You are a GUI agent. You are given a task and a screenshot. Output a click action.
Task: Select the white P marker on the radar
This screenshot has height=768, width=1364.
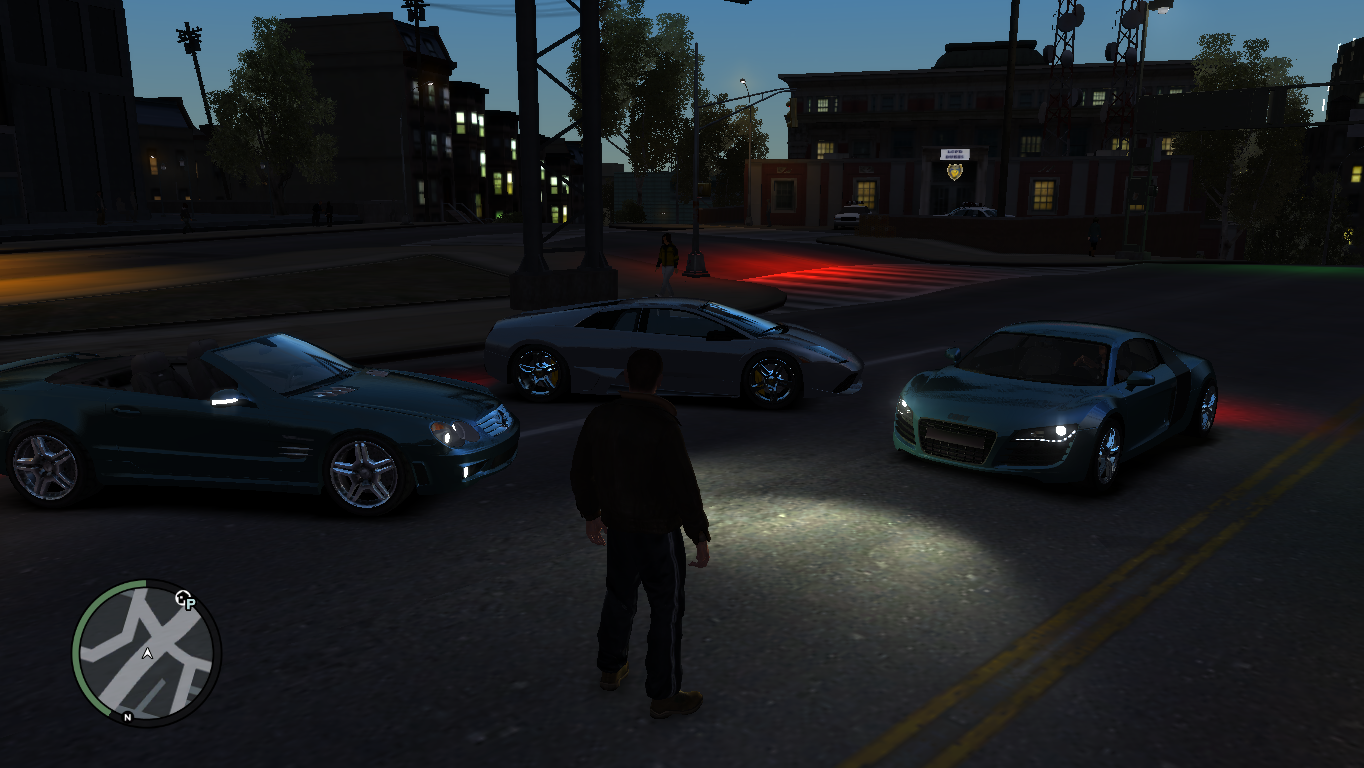point(190,603)
